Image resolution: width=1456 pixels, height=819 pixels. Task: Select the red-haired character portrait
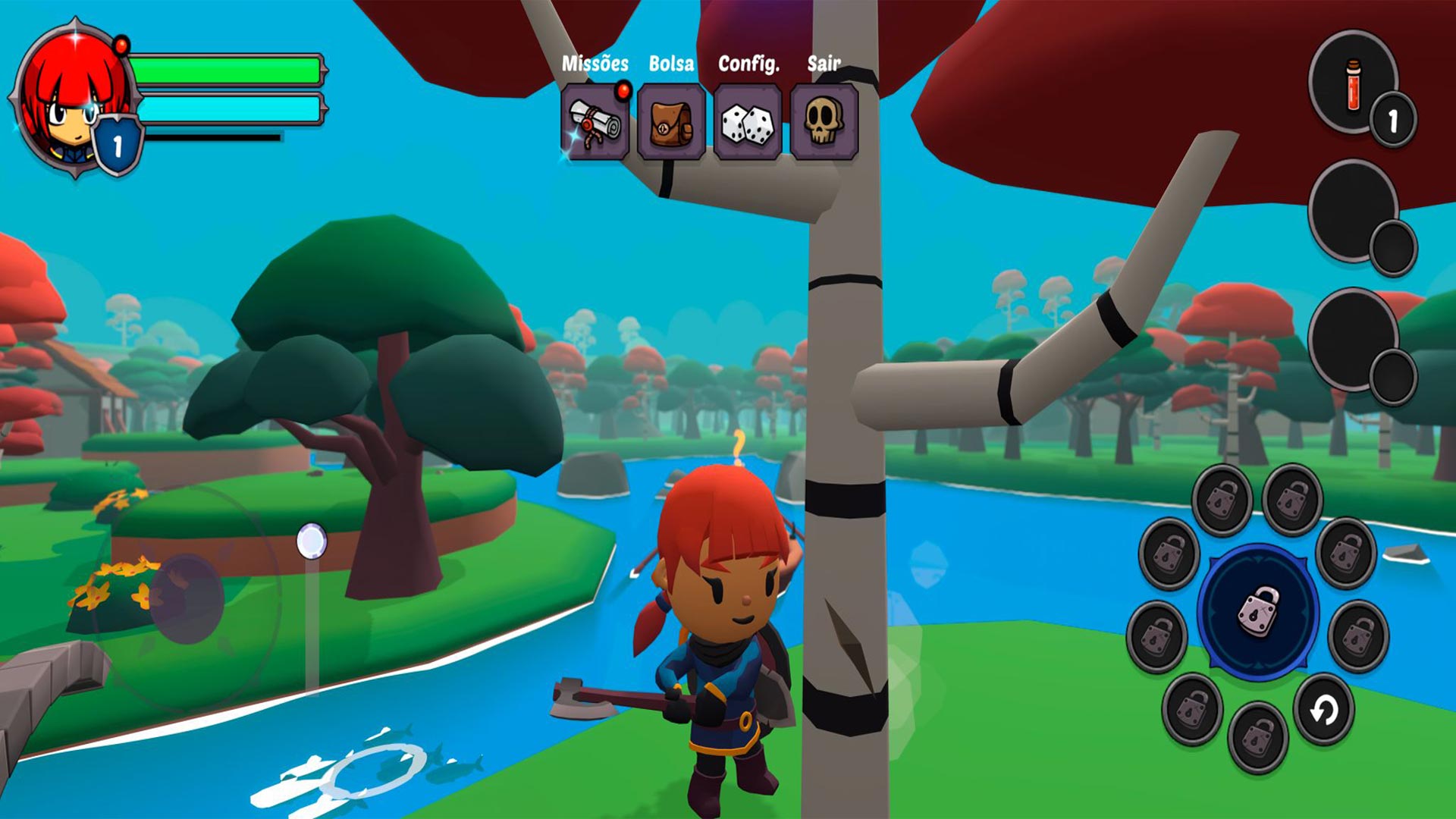[72, 99]
